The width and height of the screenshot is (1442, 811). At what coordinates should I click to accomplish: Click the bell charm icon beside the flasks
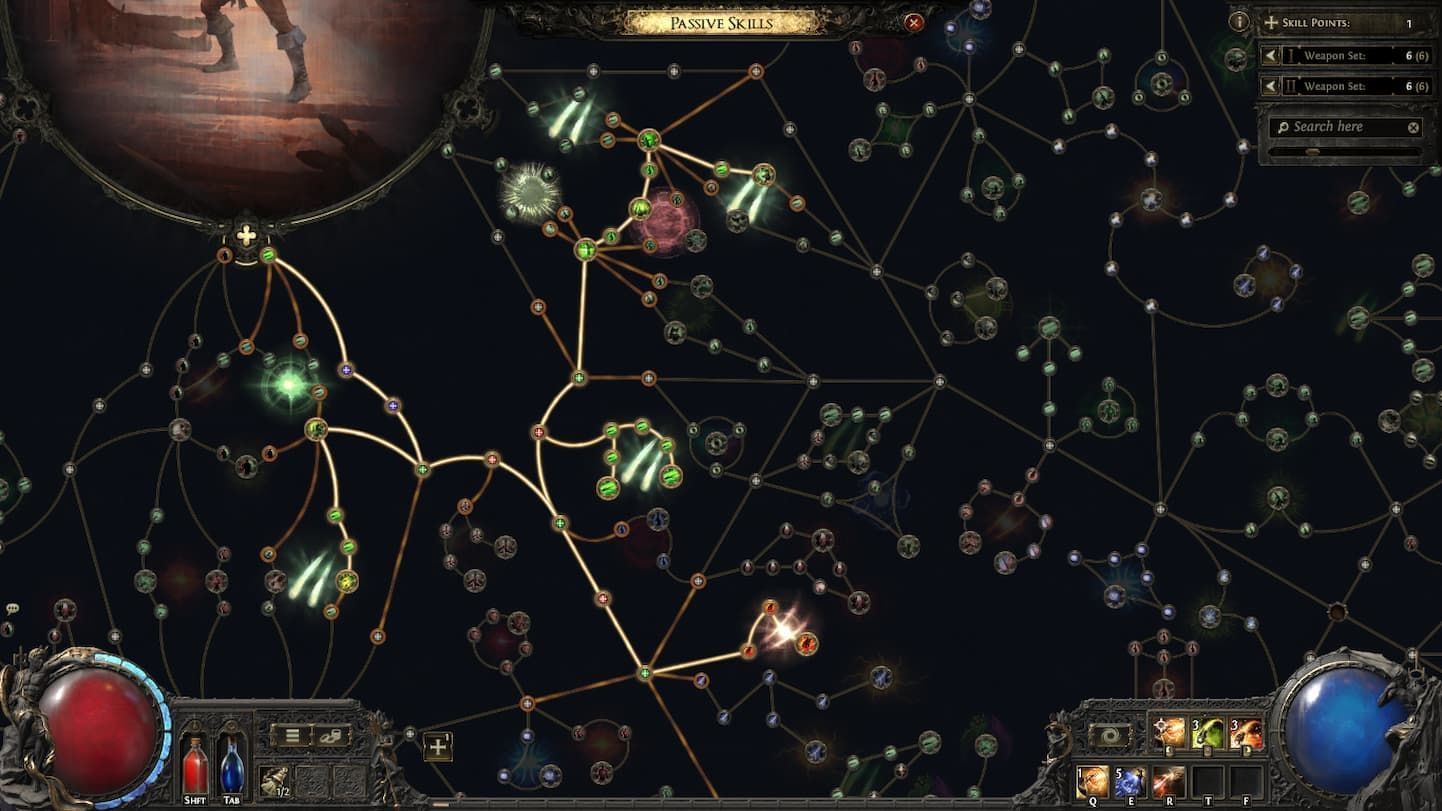pyautogui.click(x=274, y=781)
